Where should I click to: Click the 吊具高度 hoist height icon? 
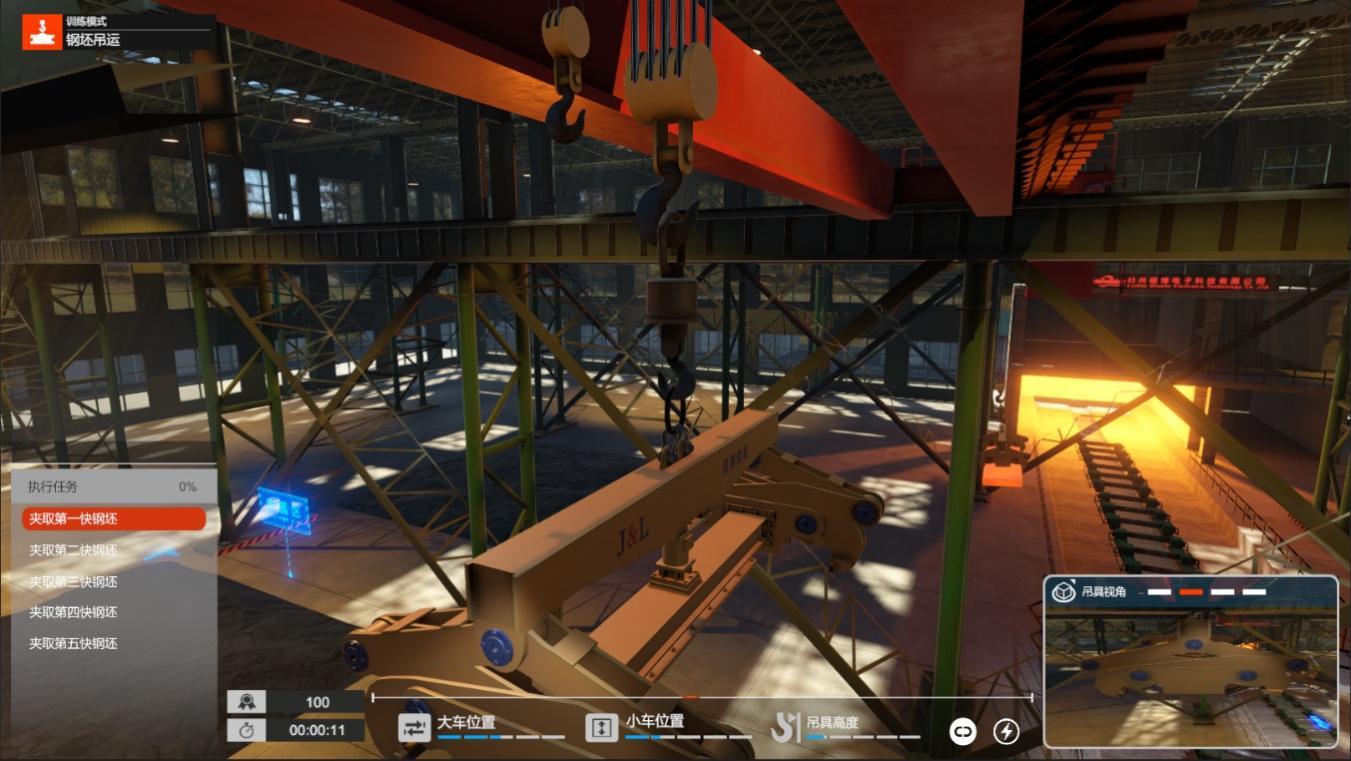click(785, 728)
